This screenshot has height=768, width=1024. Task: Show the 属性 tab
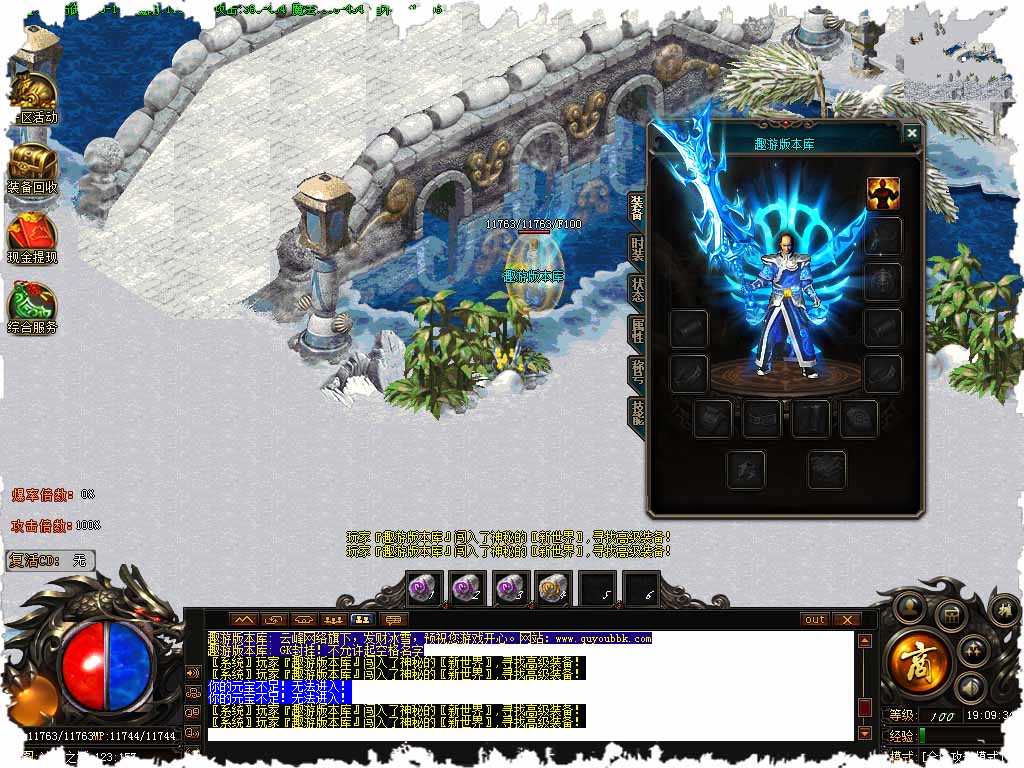[x=637, y=330]
